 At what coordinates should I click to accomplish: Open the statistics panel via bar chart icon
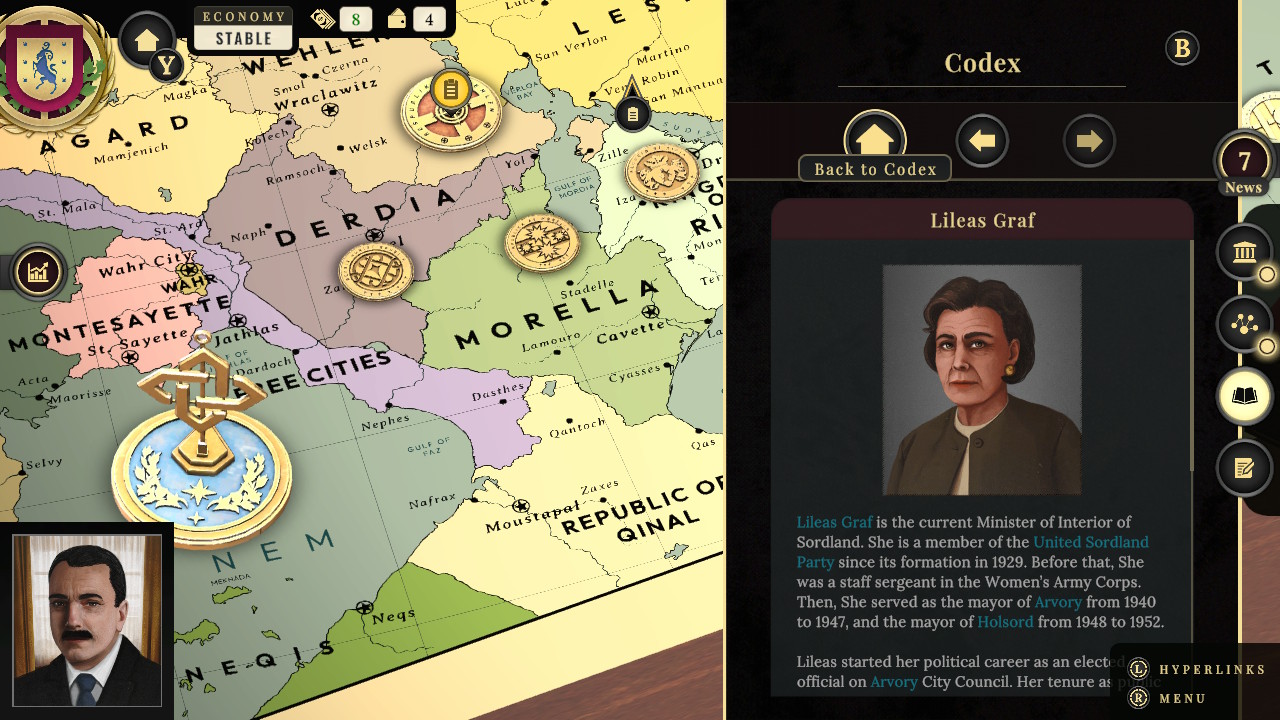click(37, 271)
